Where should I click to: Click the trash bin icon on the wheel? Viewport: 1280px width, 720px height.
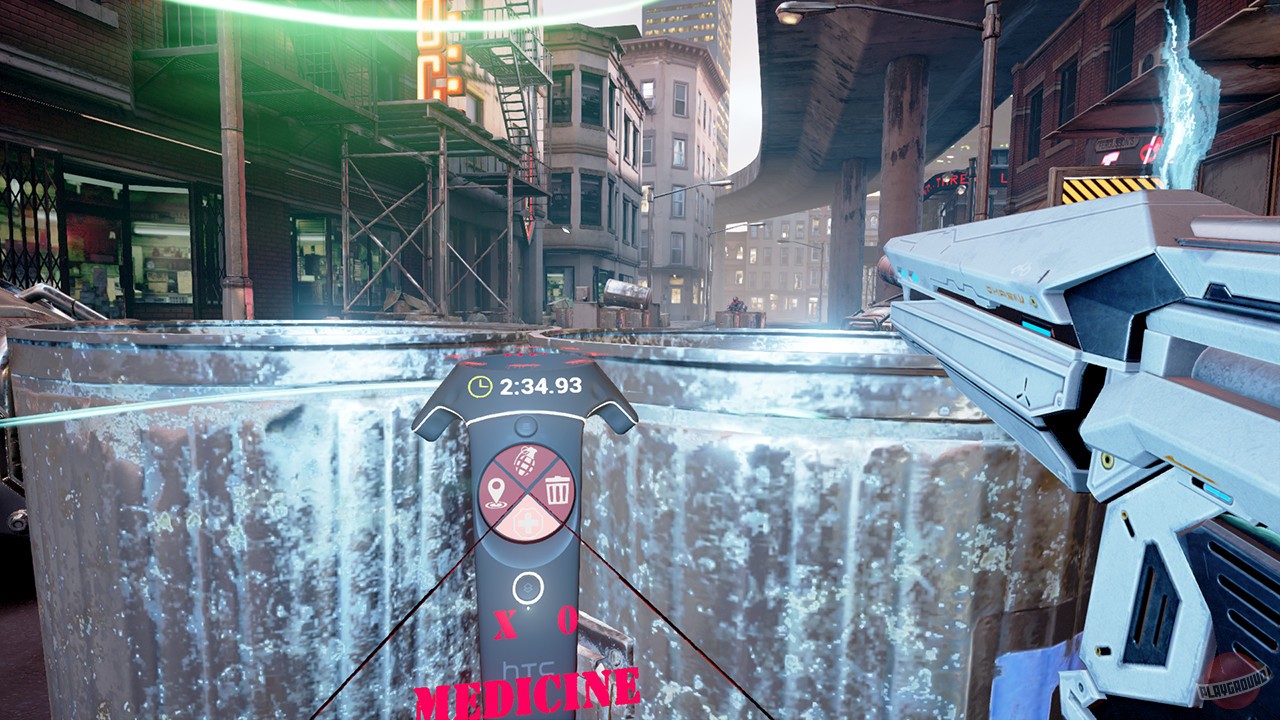click(x=555, y=491)
